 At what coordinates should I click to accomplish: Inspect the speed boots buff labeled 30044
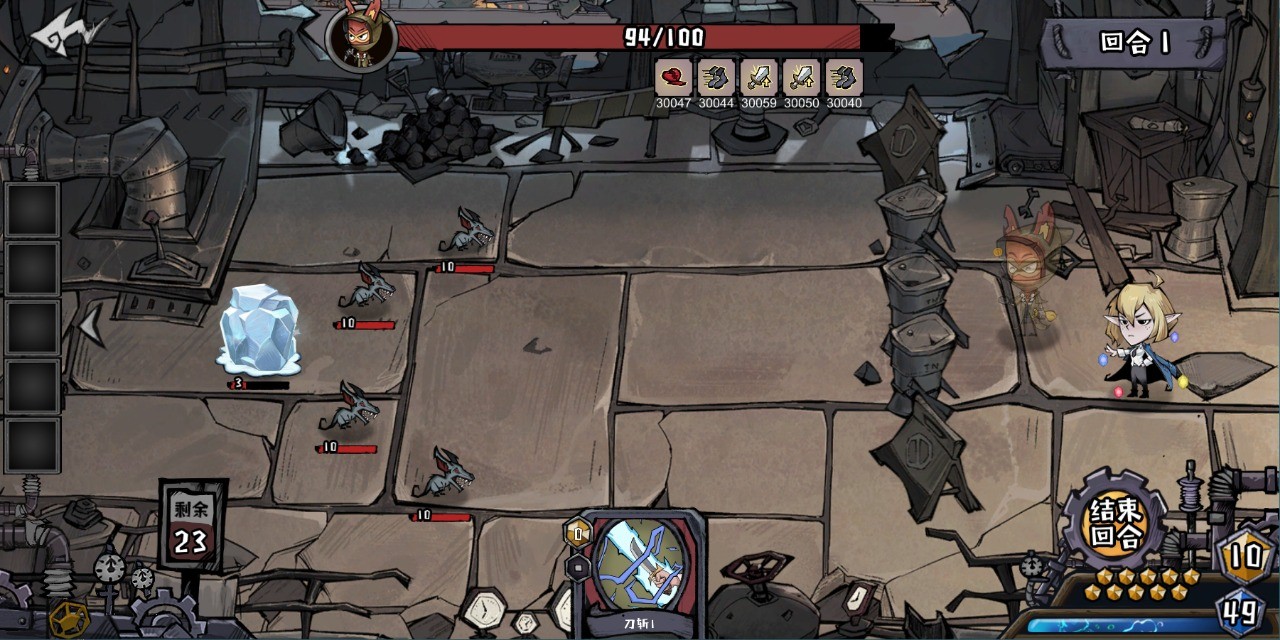(x=716, y=78)
